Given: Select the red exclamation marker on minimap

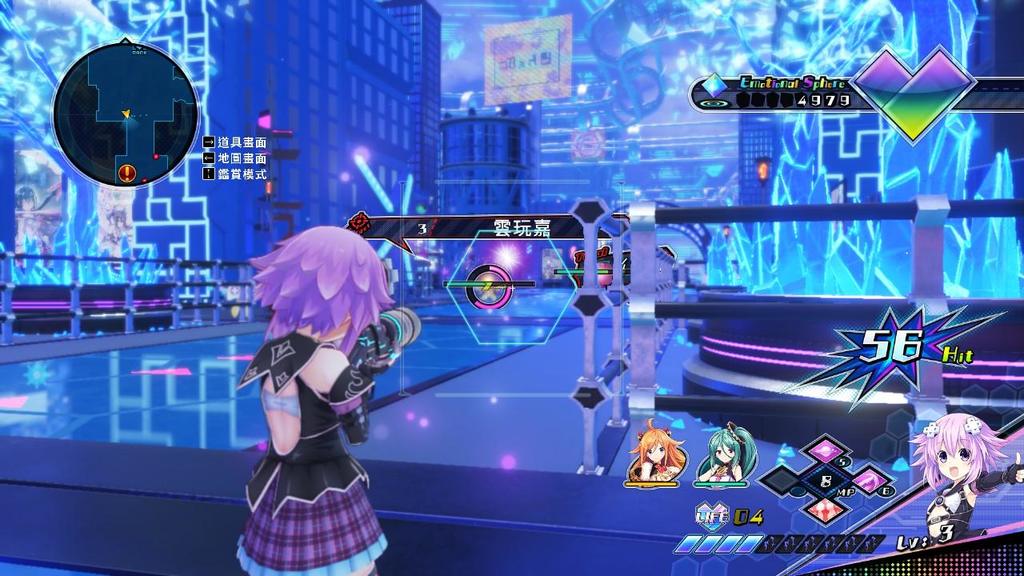Looking at the screenshot, I should click(x=127, y=174).
